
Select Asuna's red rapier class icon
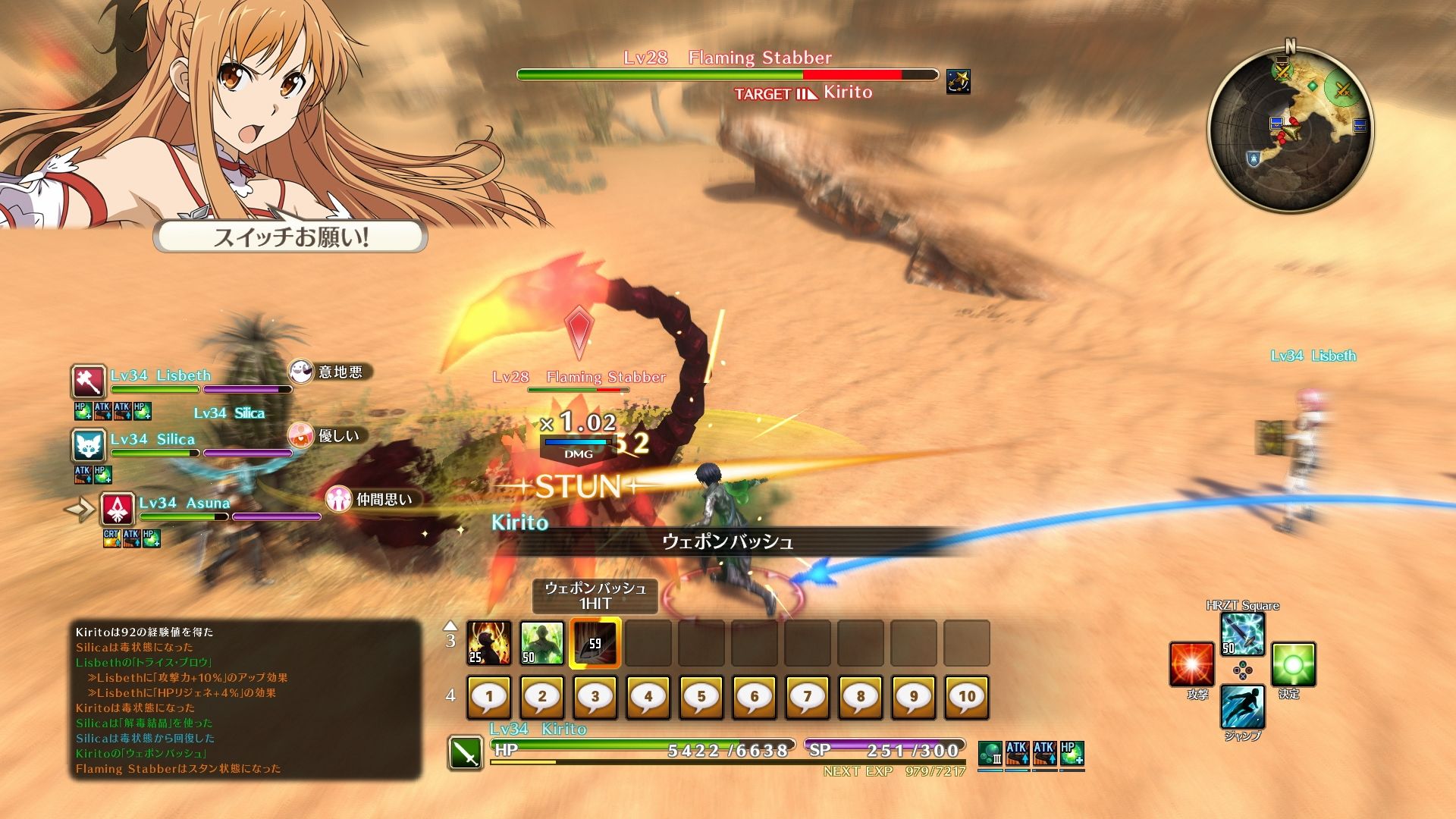click(x=118, y=510)
